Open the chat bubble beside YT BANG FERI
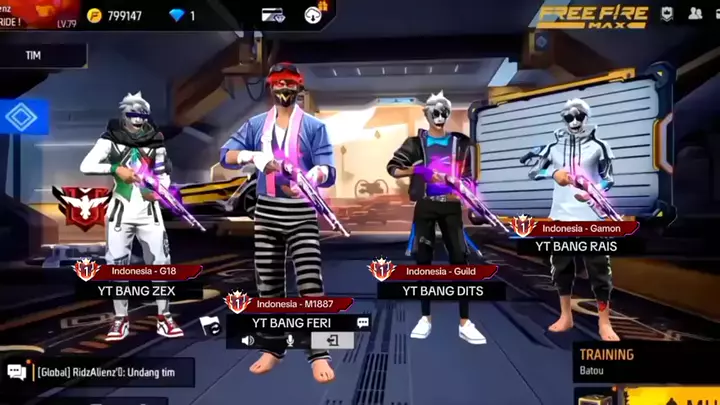 (x=363, y=322)
